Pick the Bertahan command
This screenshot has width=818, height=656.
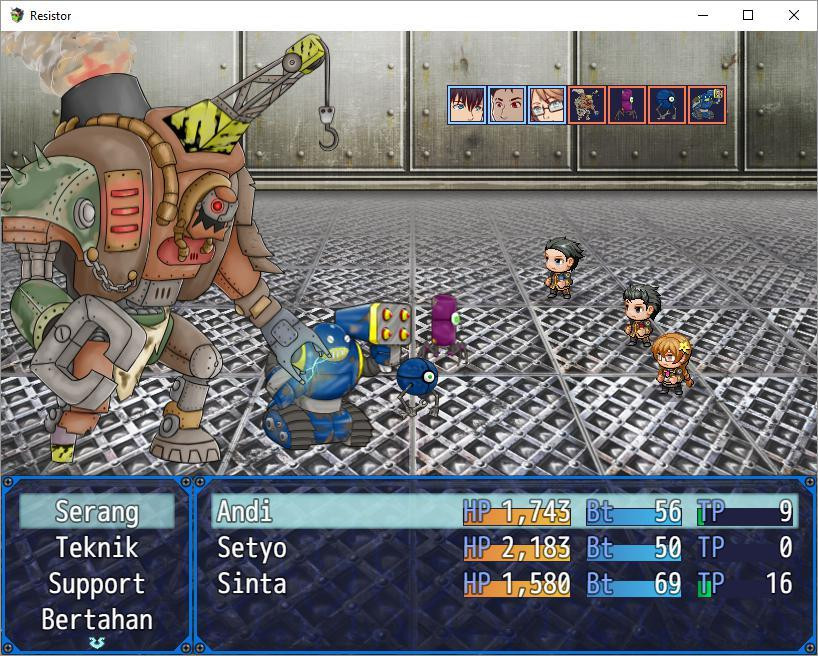(x=96, y=620)
